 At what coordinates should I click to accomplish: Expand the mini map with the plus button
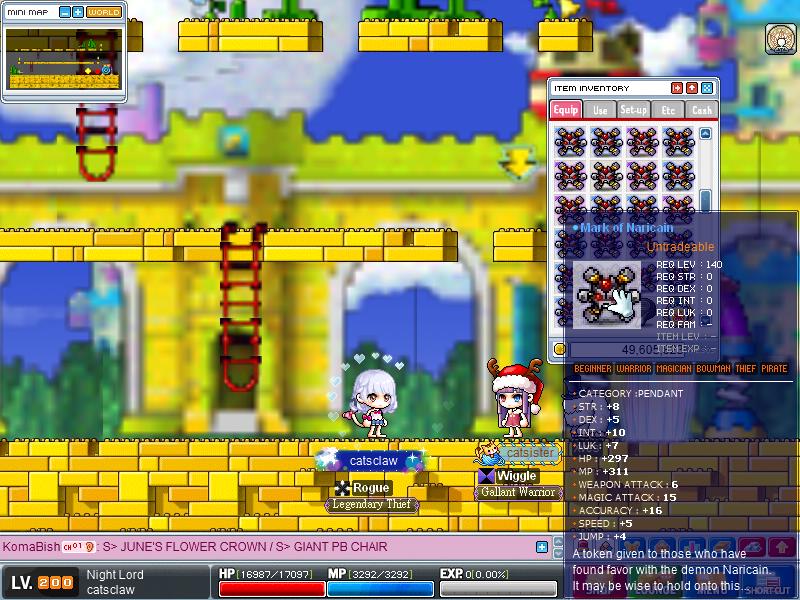pyautogui.click(x=78, y=12)
